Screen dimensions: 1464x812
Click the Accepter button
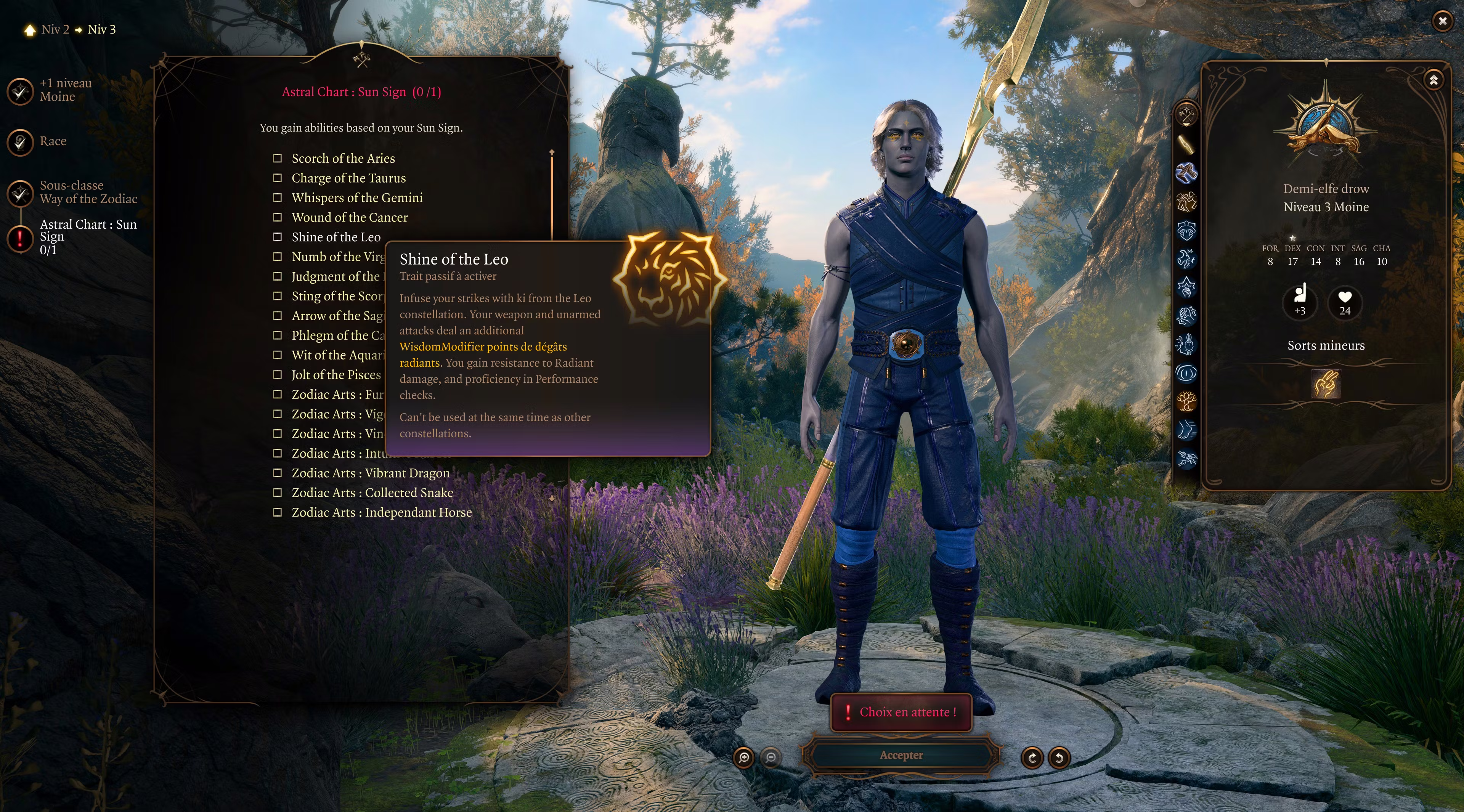(901, 755)
